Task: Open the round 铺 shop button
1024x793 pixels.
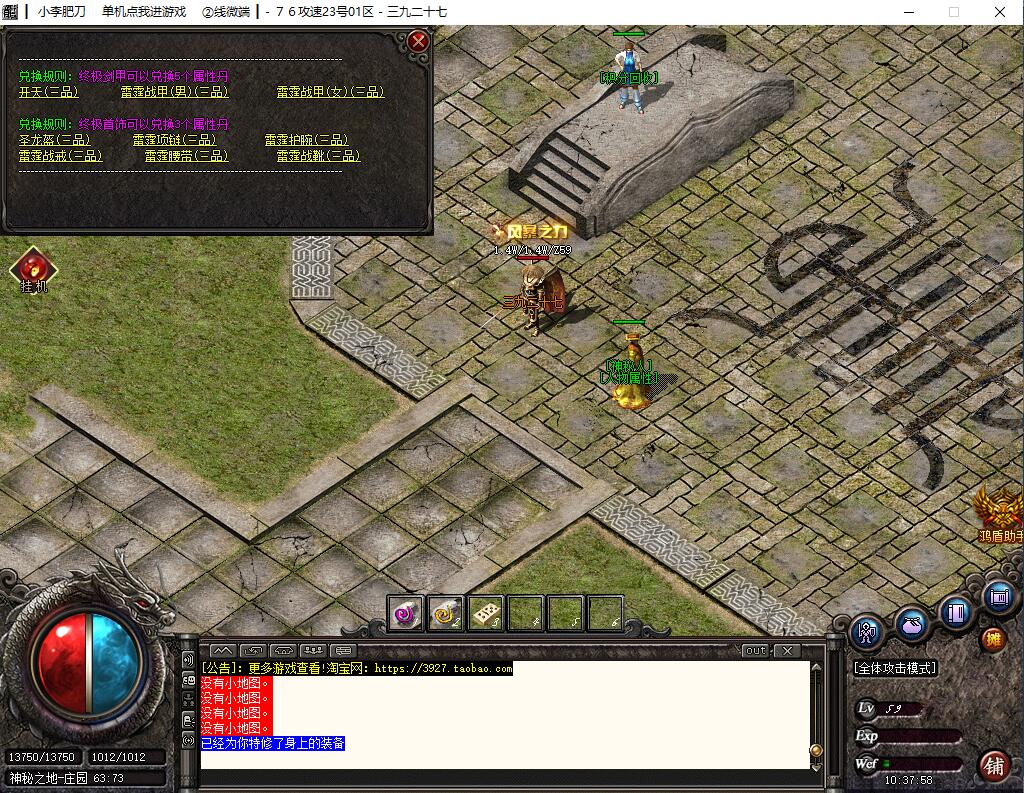Action: click(994, 766)
